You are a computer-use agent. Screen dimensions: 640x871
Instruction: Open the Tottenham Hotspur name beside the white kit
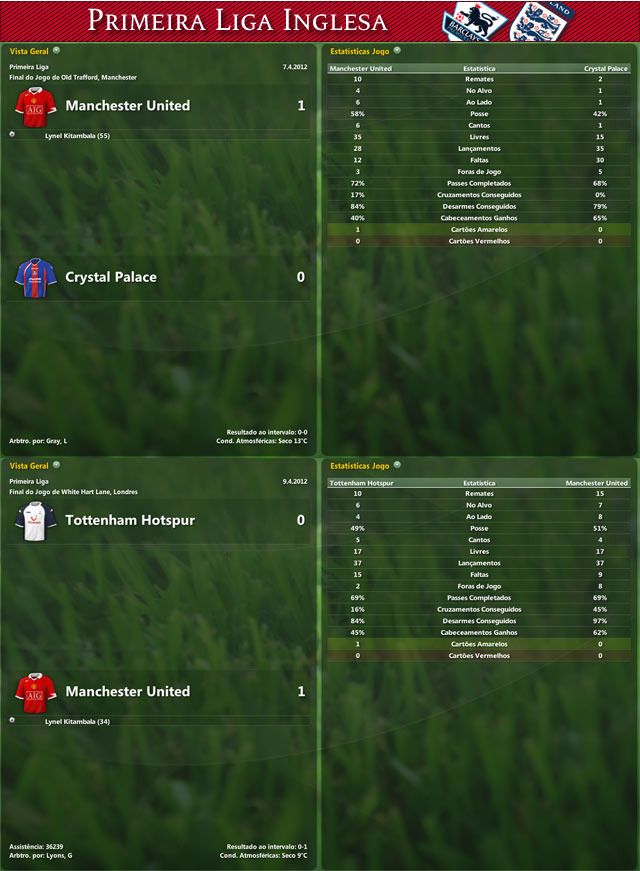click(130, 520)
